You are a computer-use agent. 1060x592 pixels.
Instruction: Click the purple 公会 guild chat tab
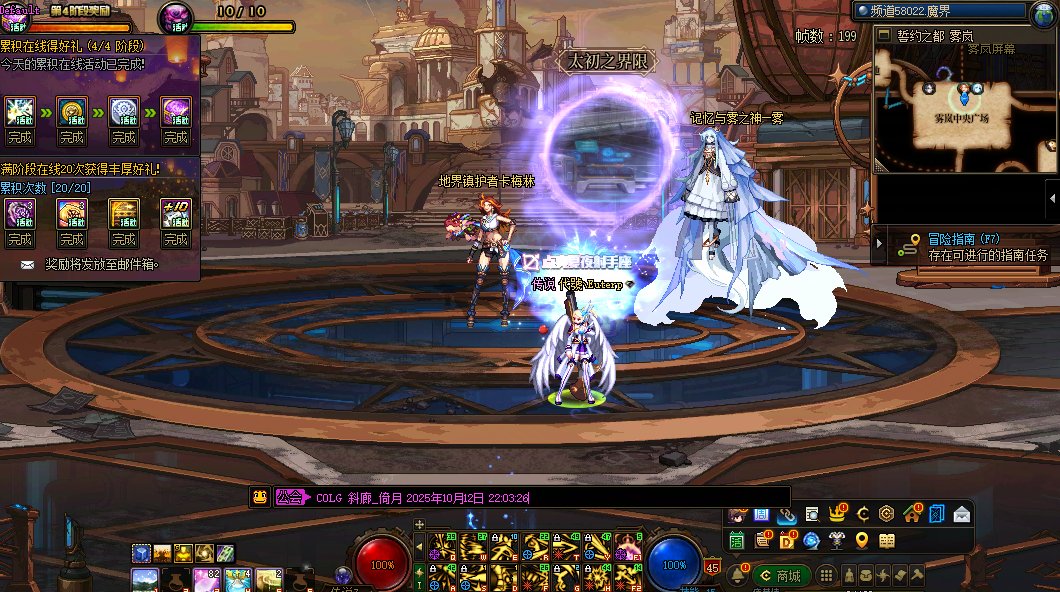290,497
